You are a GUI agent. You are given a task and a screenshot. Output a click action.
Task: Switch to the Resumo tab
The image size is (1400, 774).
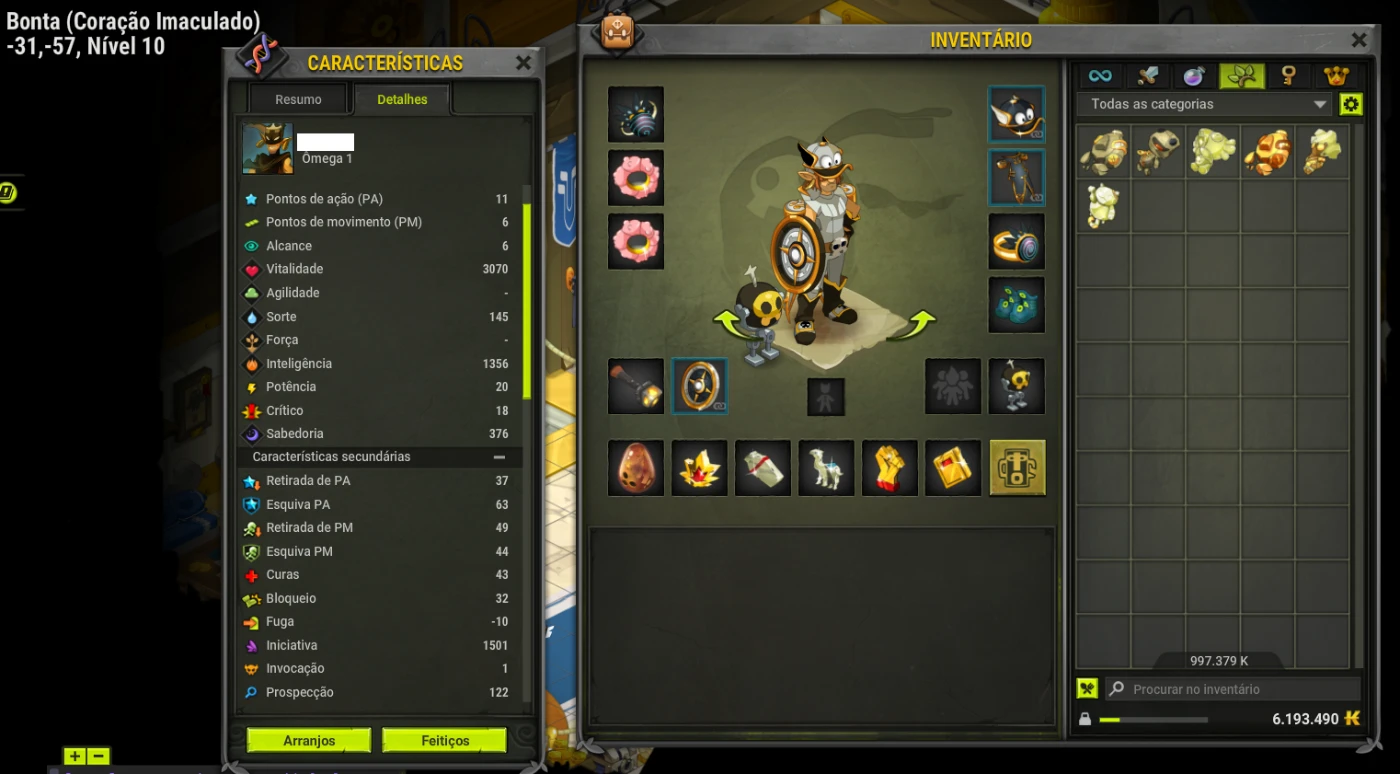[x=297, y=99]
